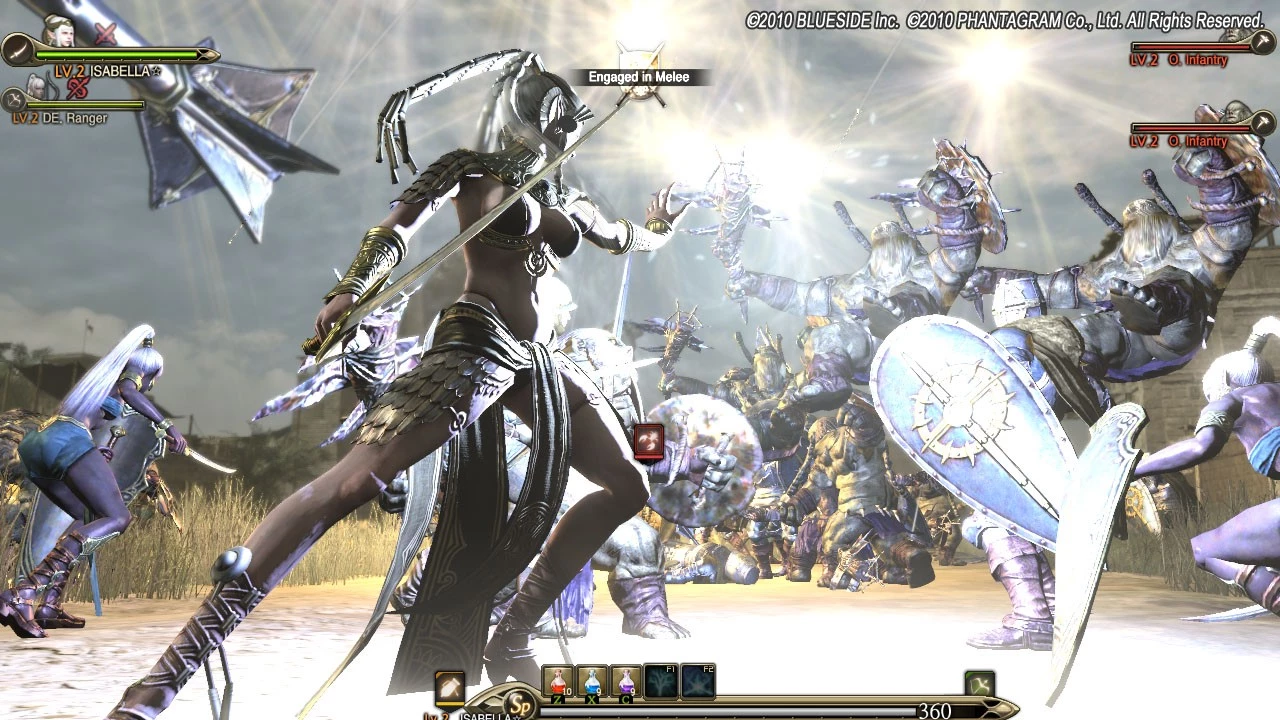Use the red health potion slot

(x=558, y=681)
